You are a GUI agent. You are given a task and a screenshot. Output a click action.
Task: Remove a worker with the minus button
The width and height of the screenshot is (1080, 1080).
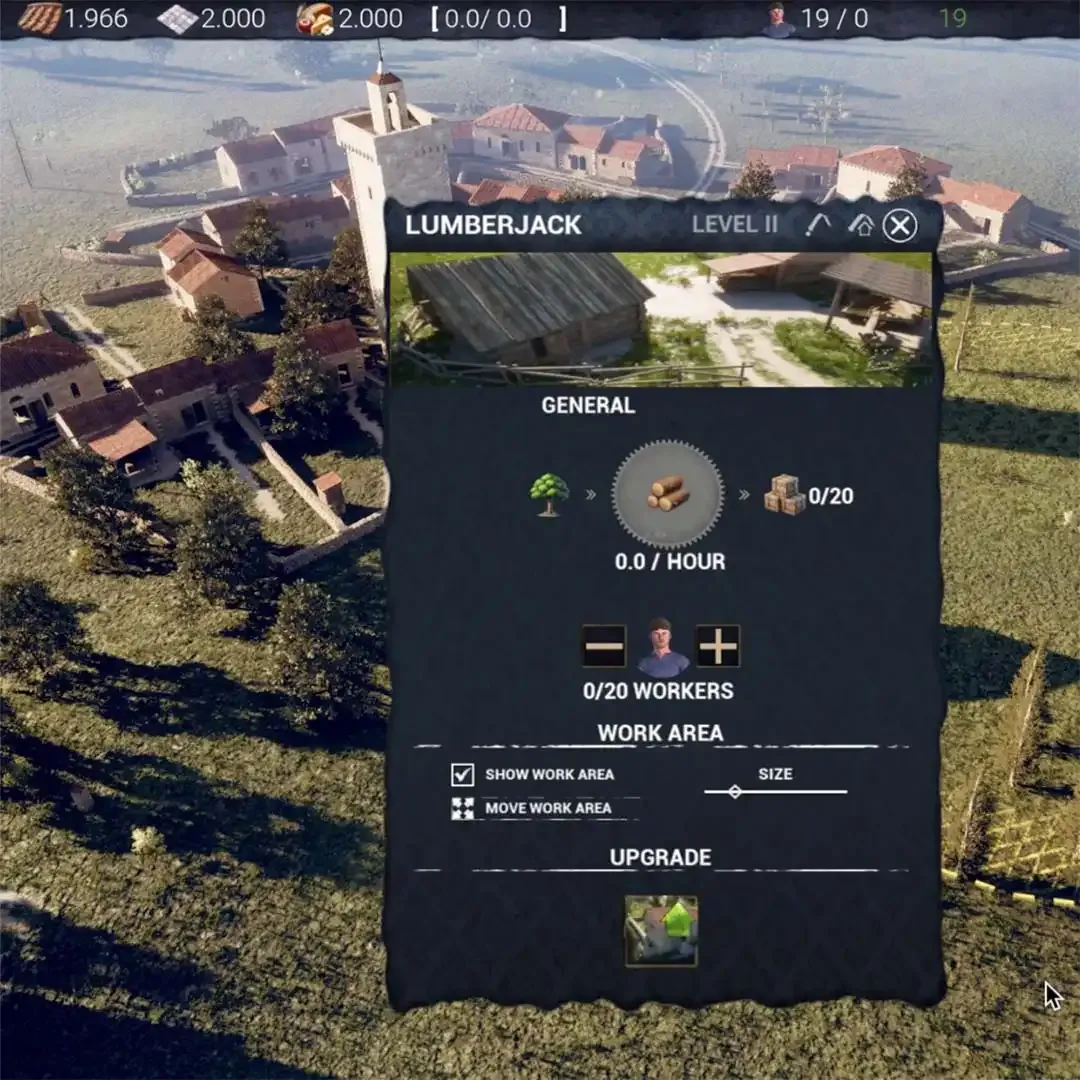pos(604,646)
